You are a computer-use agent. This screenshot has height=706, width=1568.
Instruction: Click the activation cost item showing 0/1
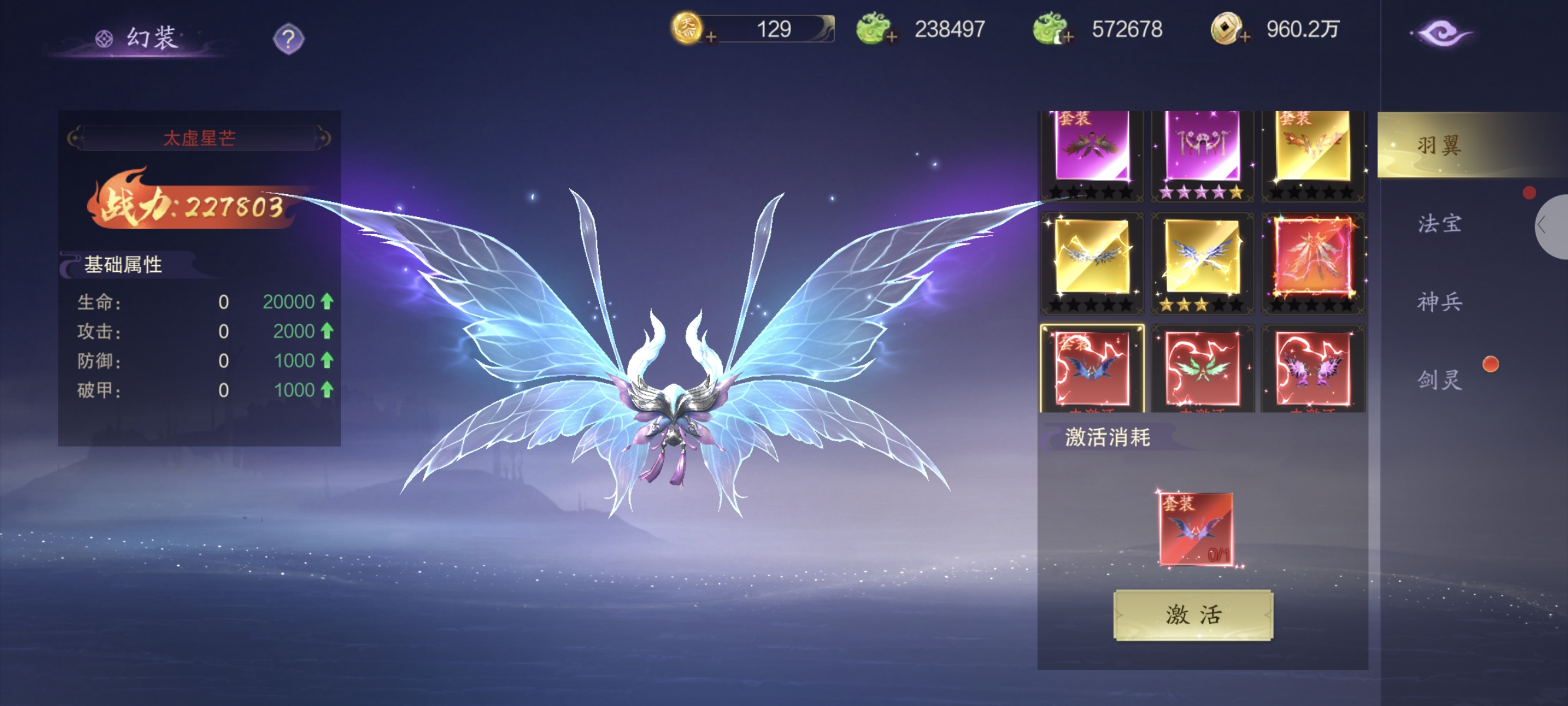[1195, 529]
